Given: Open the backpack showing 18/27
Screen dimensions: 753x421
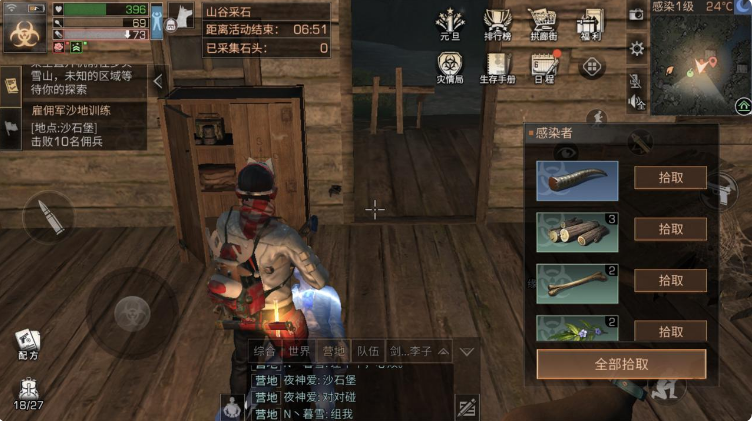Looking at the screenshot, I should 28,391.
